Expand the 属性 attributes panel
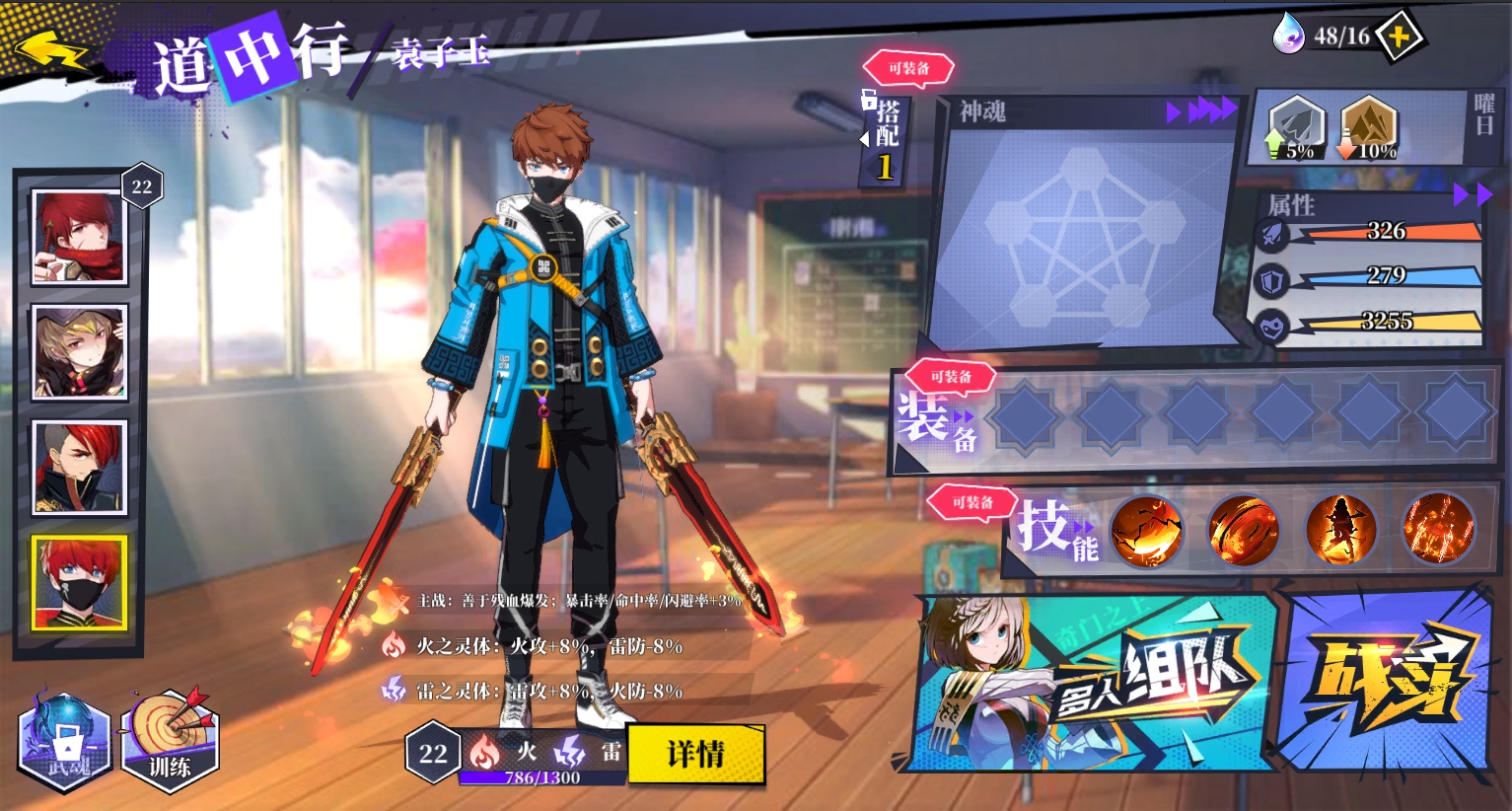The image size is (1512, 811). coord(1472,196)
